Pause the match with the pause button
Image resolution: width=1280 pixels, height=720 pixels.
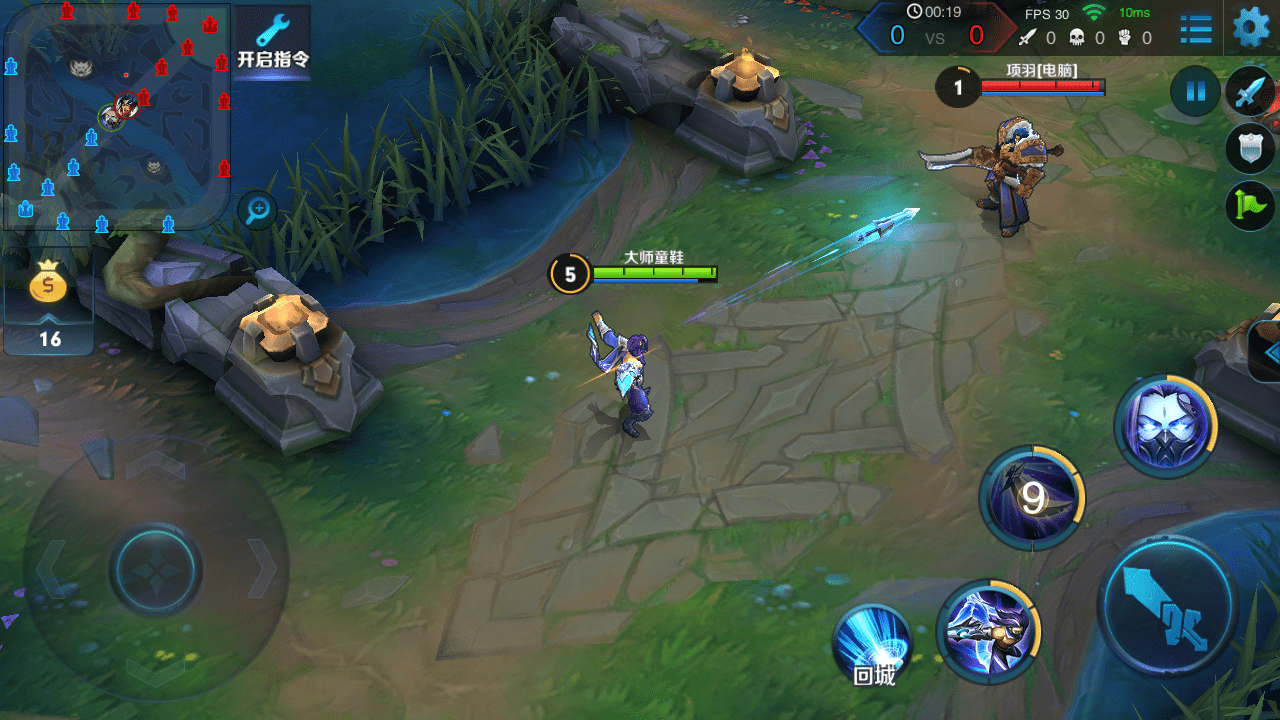tap(1195, 93)
